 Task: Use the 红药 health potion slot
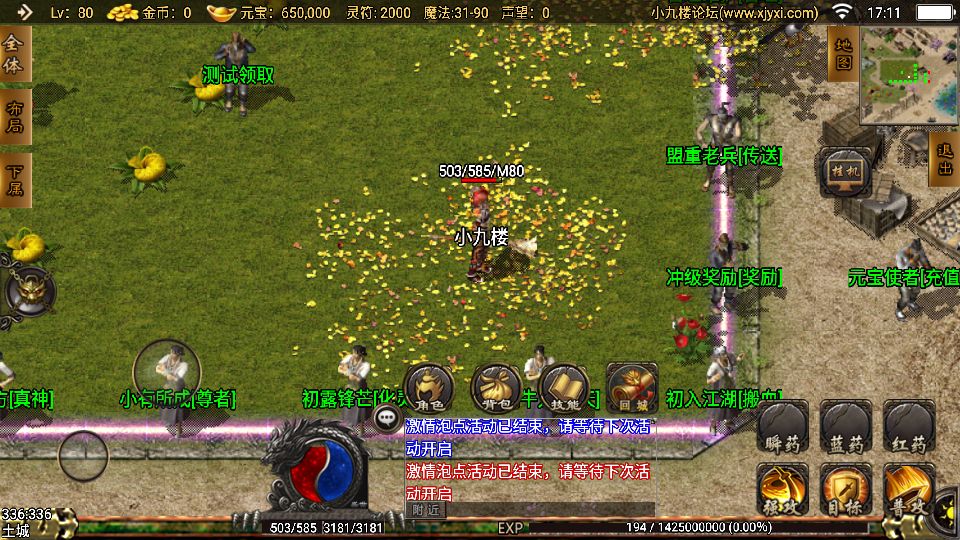click(x=910, y=429)
